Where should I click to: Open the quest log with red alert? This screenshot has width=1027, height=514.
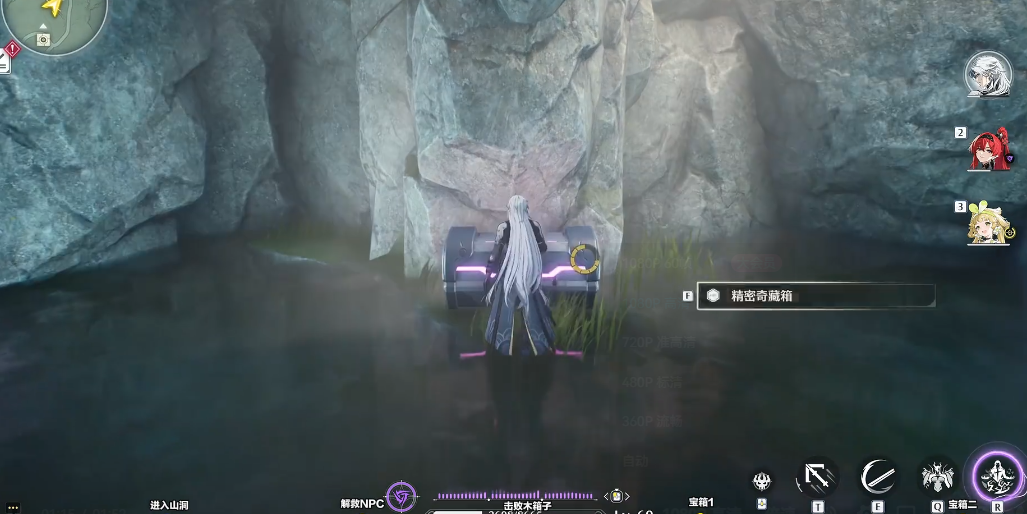[x=11, y=48]
